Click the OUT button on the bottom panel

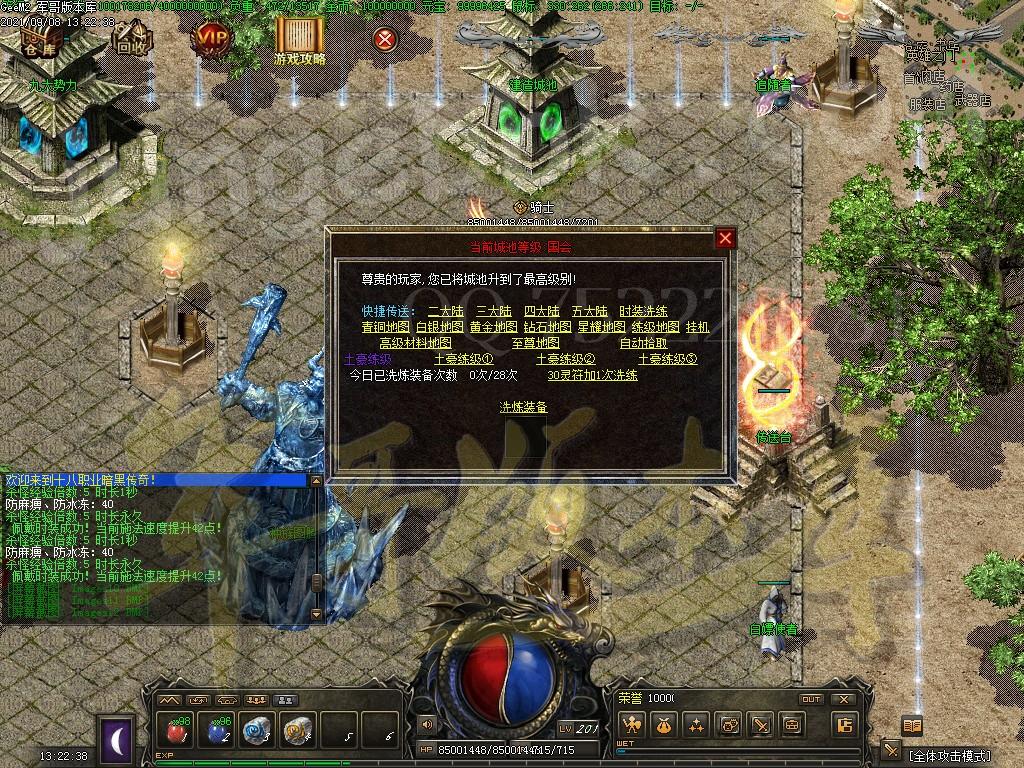pos(810,699)
